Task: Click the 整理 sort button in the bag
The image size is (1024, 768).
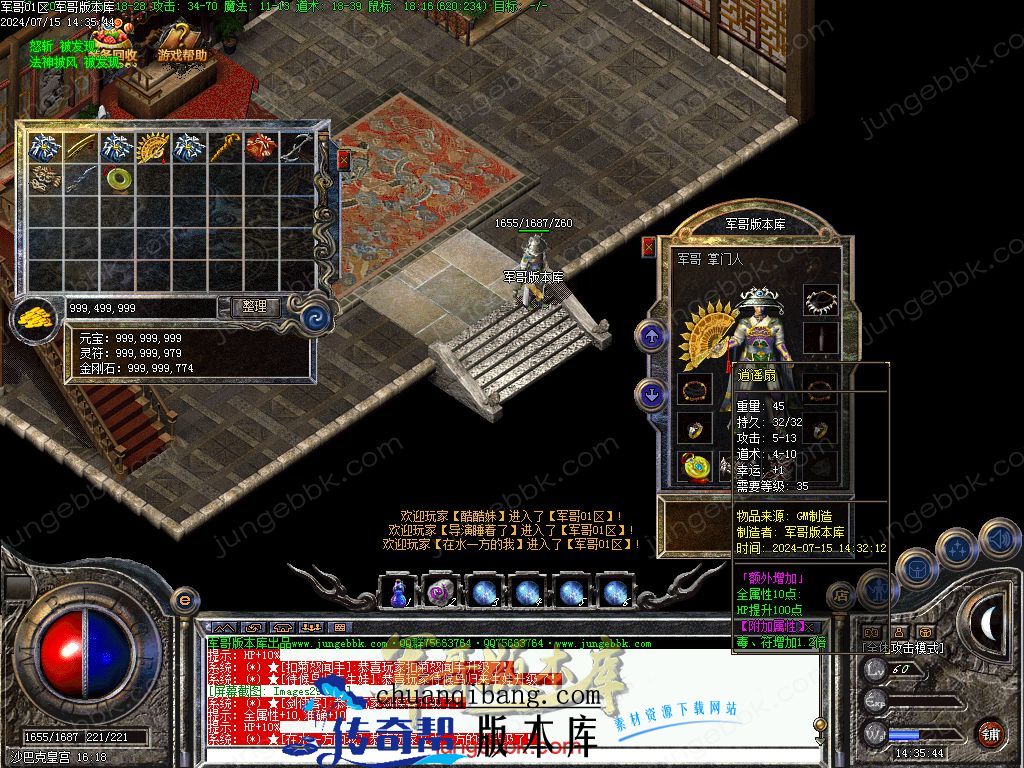Action: tap(255, 307)
